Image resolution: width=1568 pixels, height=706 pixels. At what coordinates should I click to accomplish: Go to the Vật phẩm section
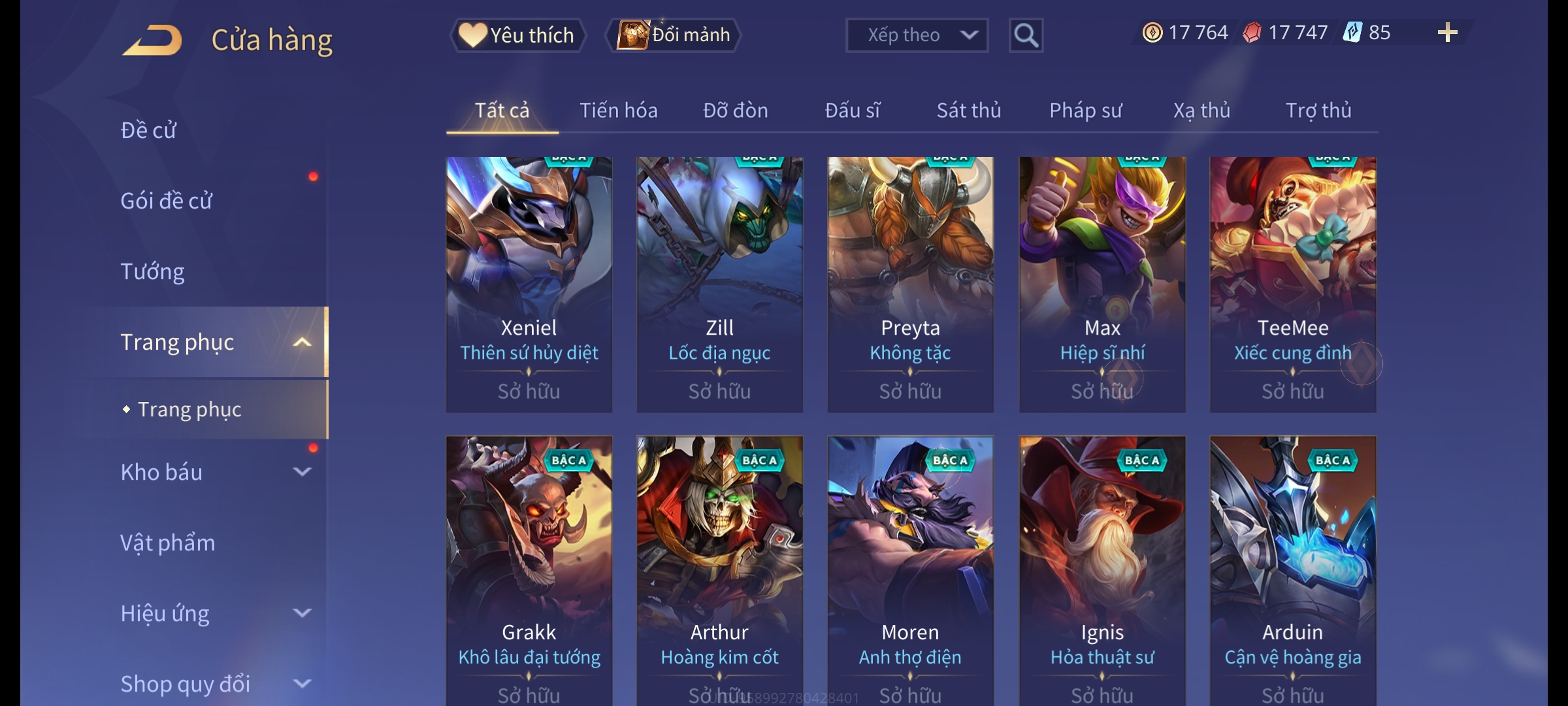[168, 543]
